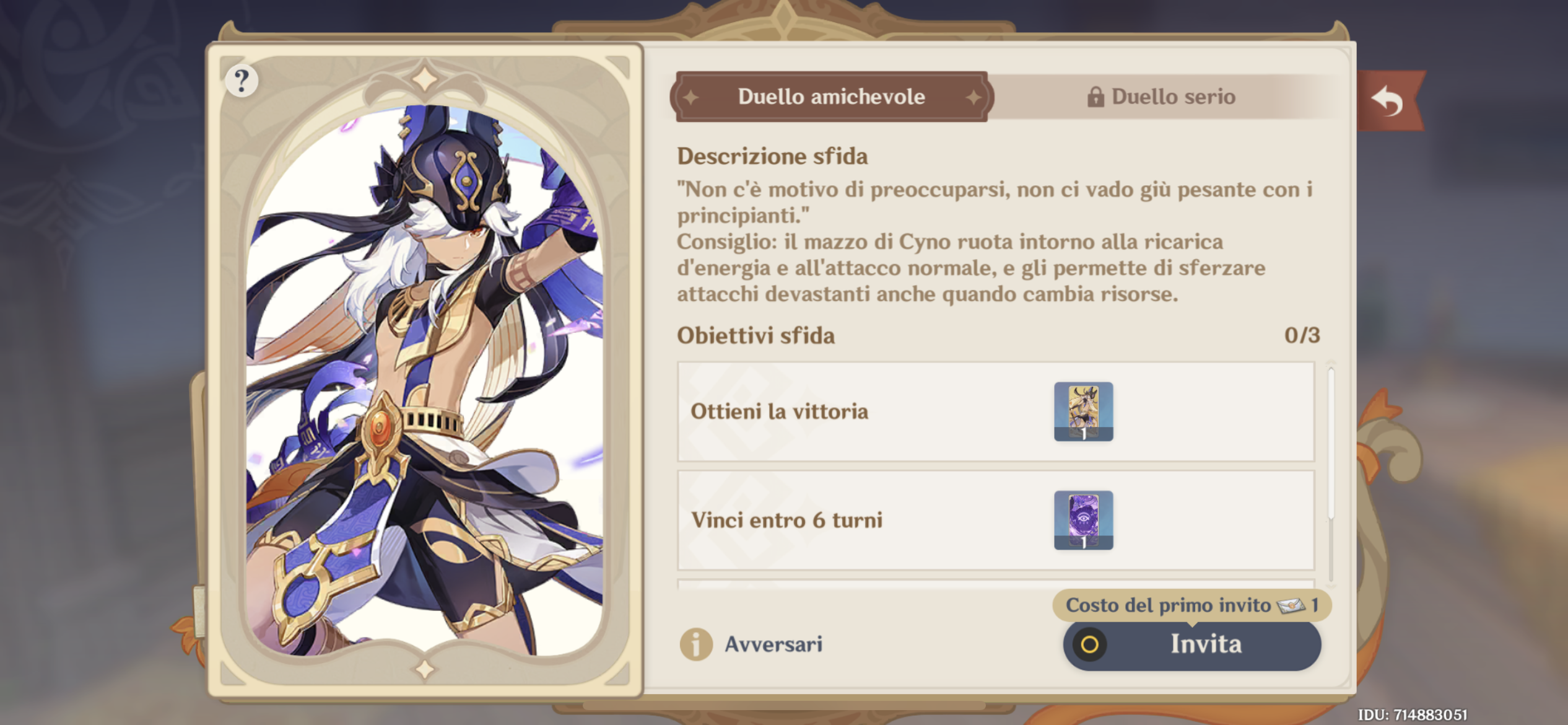Select the Duello amichevole tab
The height and width of the screenshot is (725, 1568).
[830, 96]
